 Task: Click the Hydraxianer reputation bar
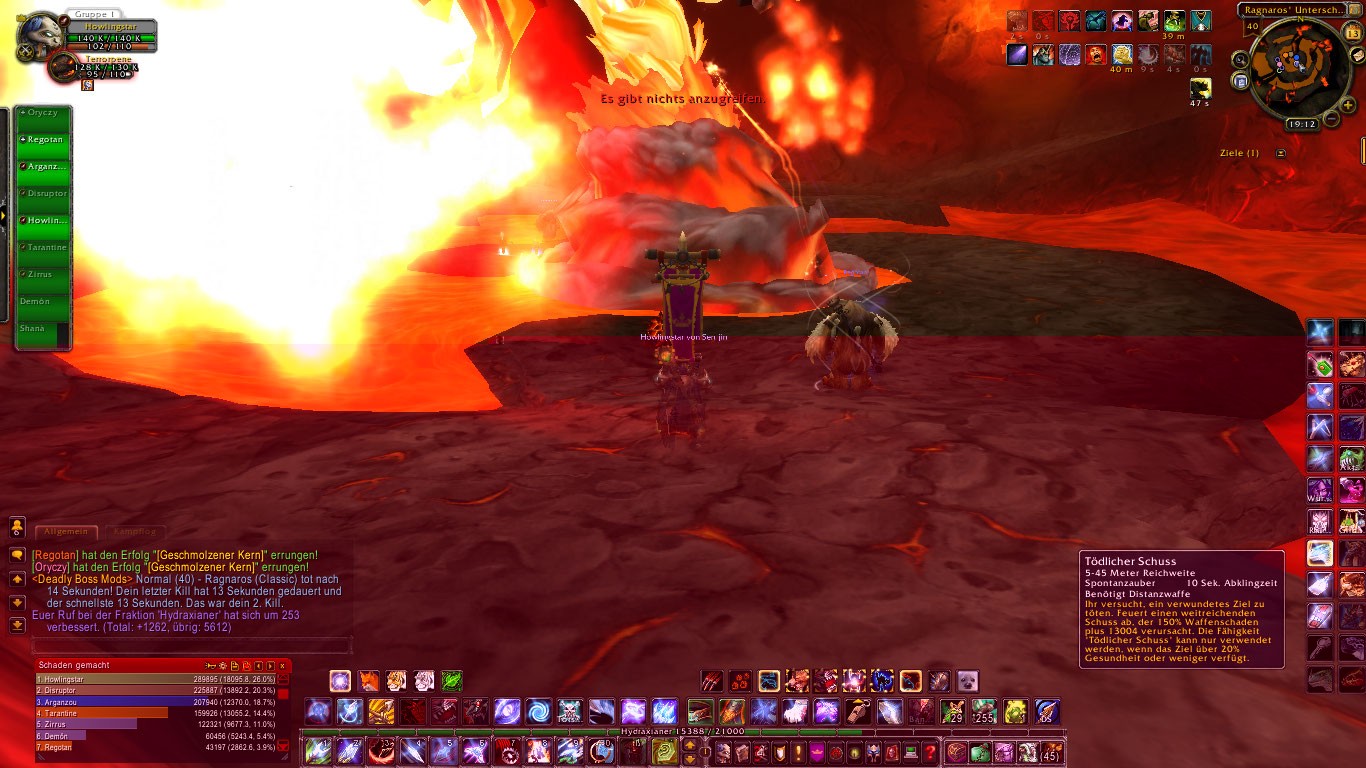pos(682,732)
